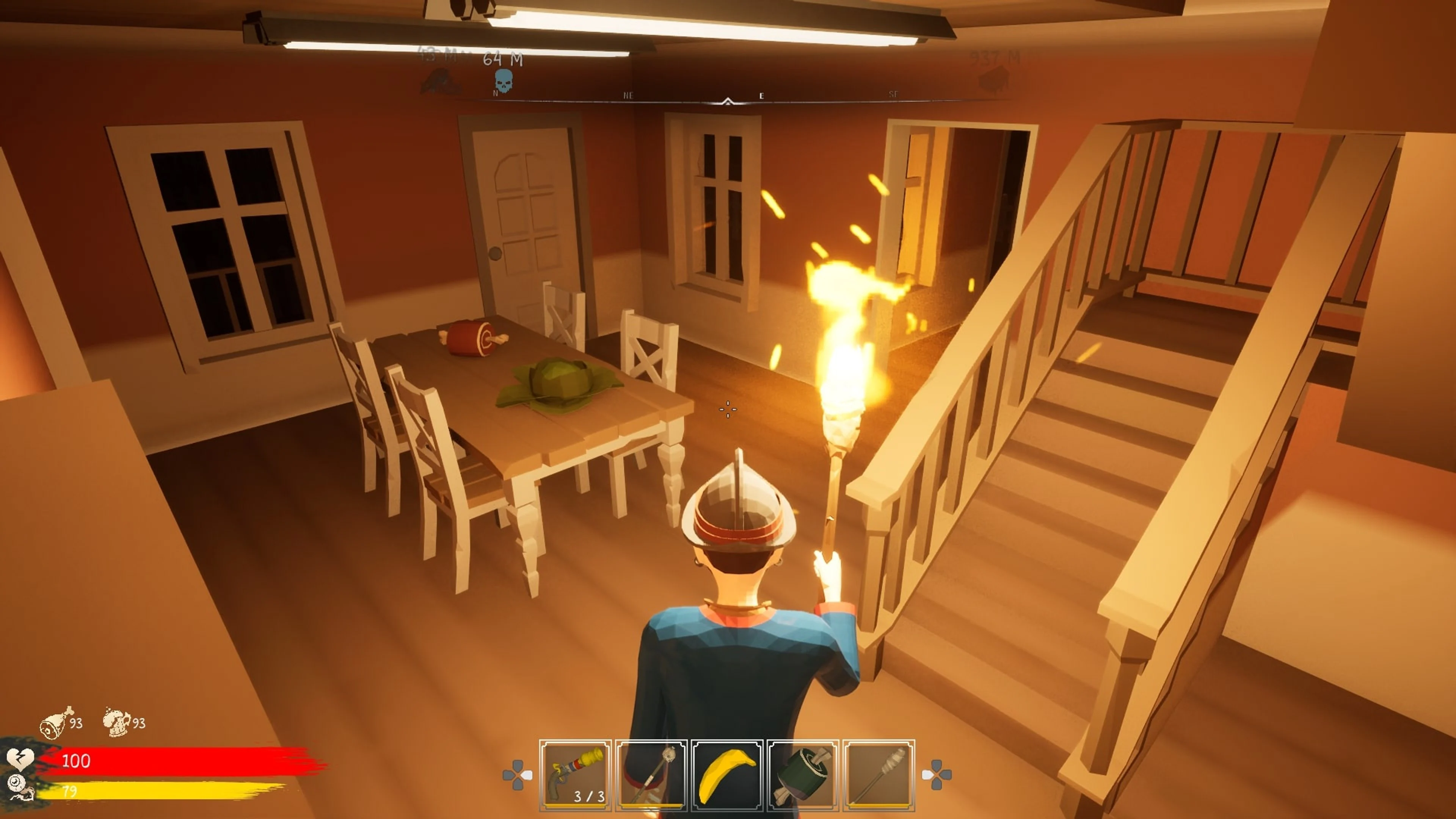
Task: Click the broken heart health icon
Action: click(21, 760)
